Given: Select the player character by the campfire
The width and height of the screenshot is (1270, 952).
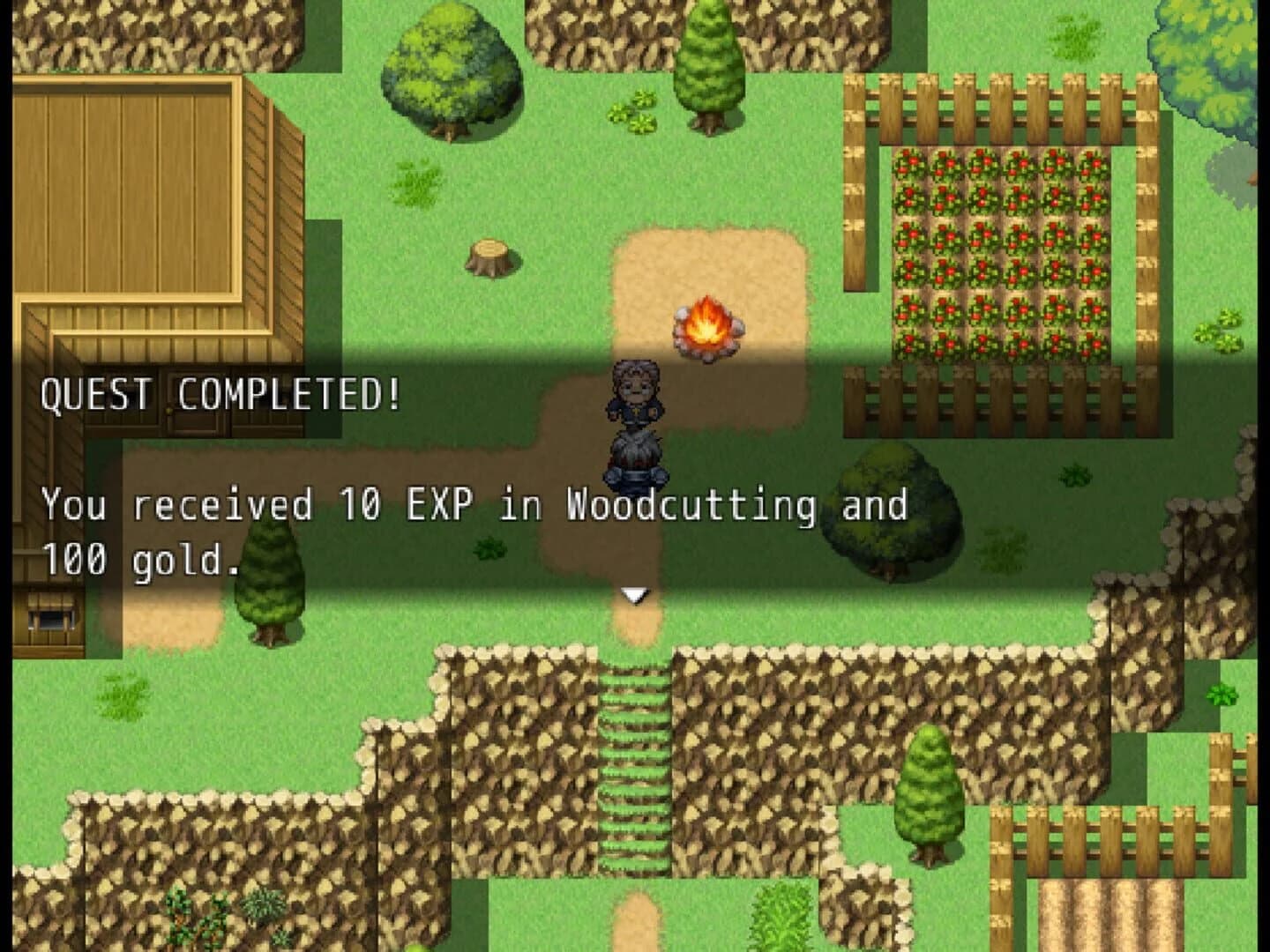Looking at the screenshot, I should [637, 397].
